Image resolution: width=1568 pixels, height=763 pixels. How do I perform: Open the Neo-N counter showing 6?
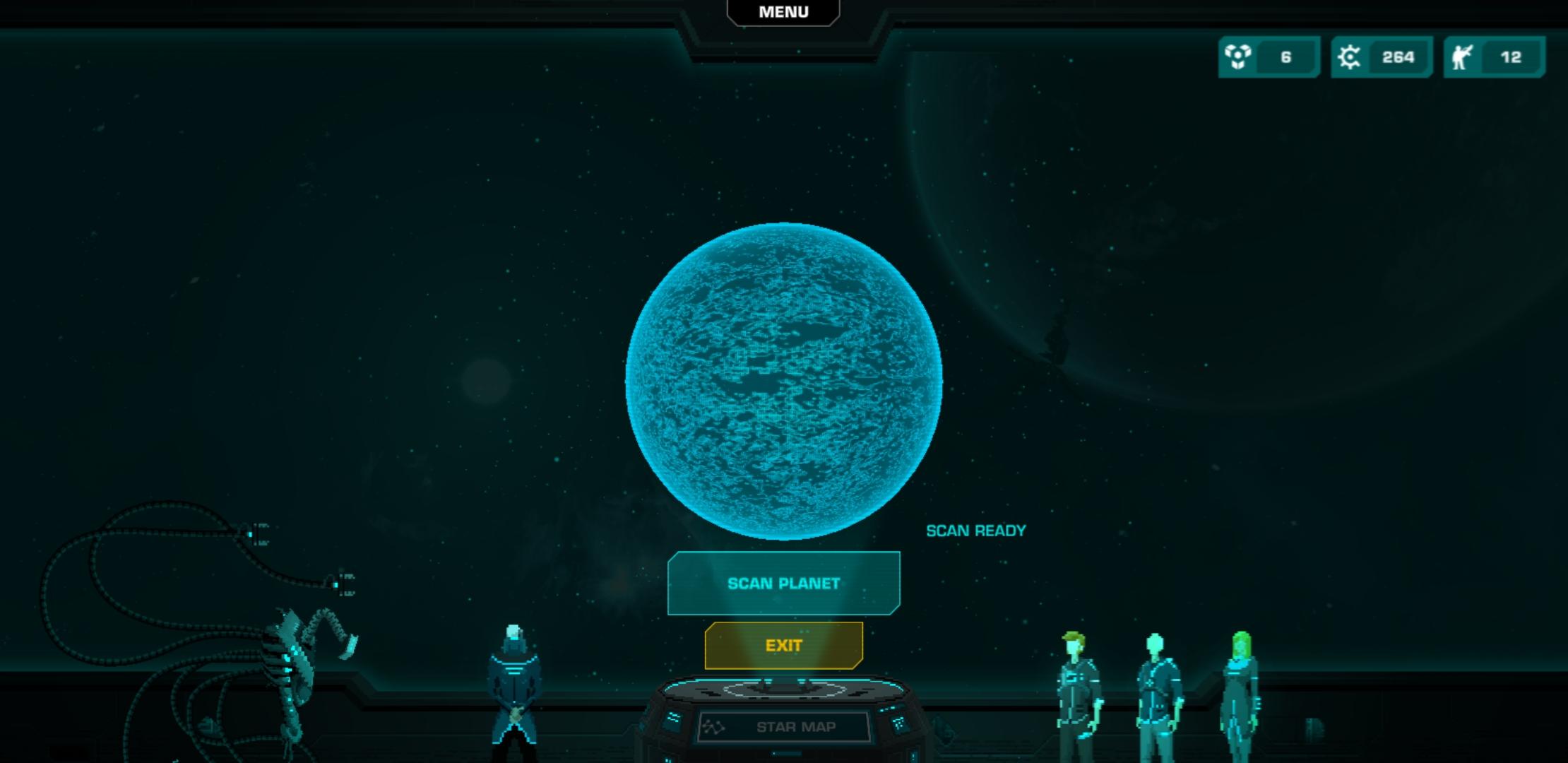(x=1285, y=57)
